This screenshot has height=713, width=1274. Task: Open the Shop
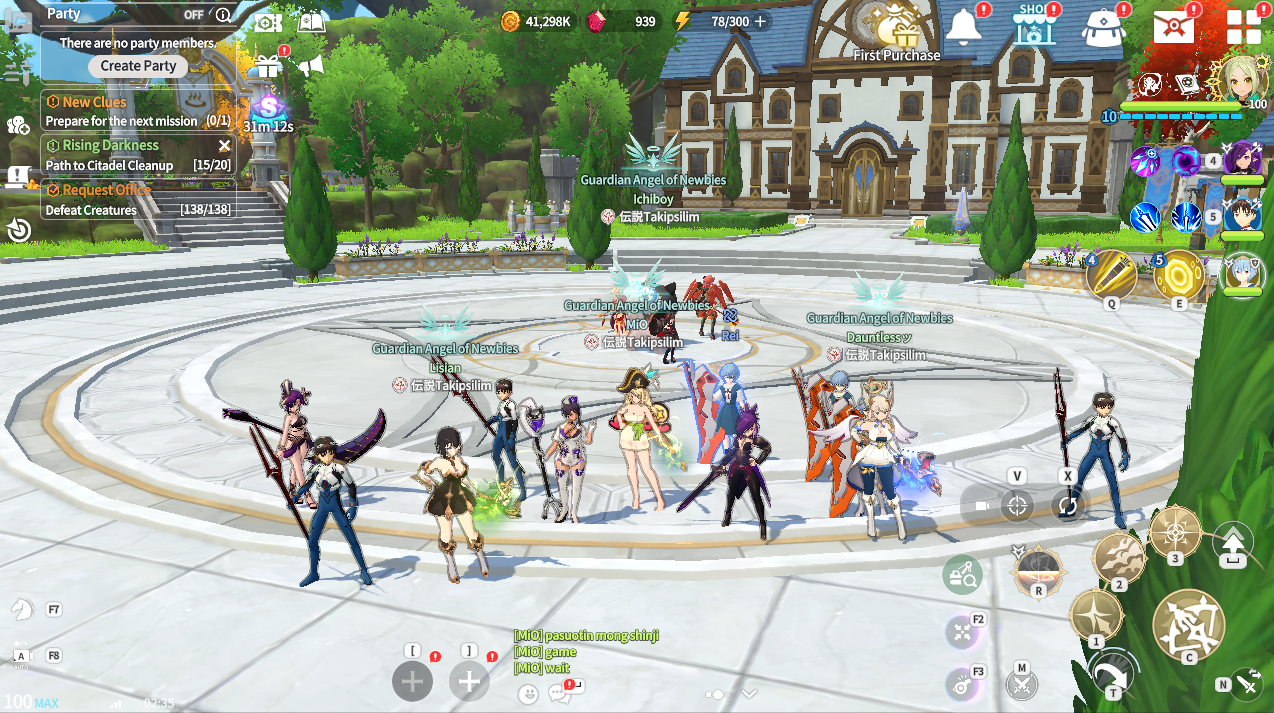(1034, 27)
